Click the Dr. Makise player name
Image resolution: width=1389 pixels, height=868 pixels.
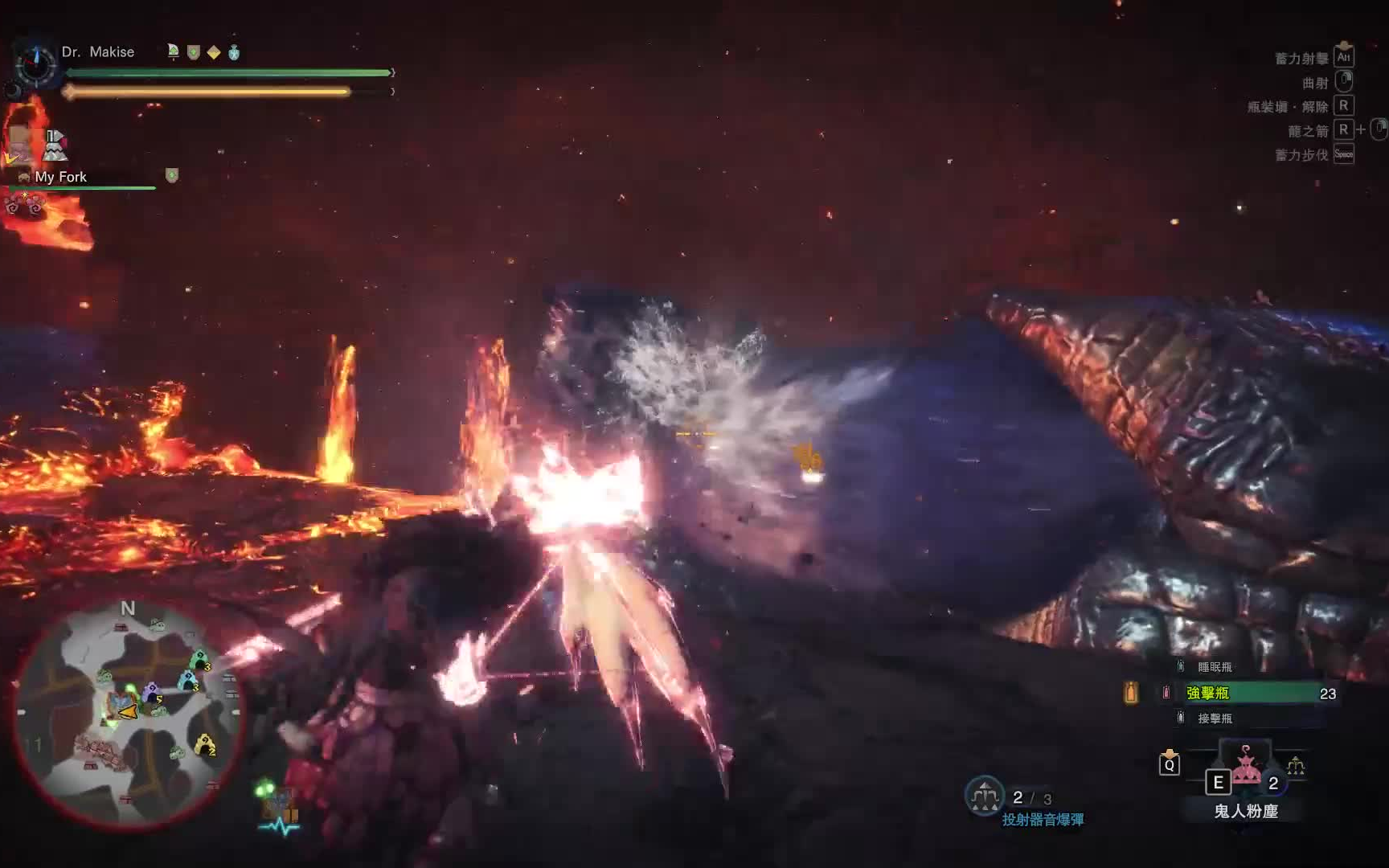[x=98, y=51]
